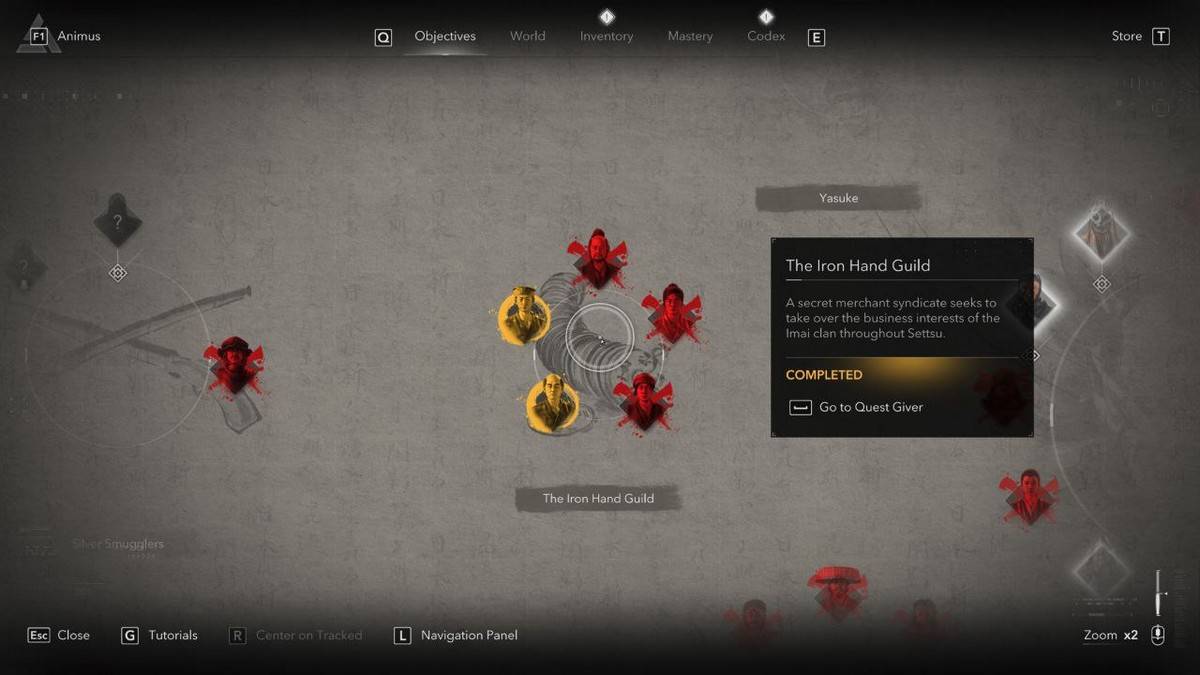Switch to the Inventory tab
1200x675 pixels.
tap(606, 37)
